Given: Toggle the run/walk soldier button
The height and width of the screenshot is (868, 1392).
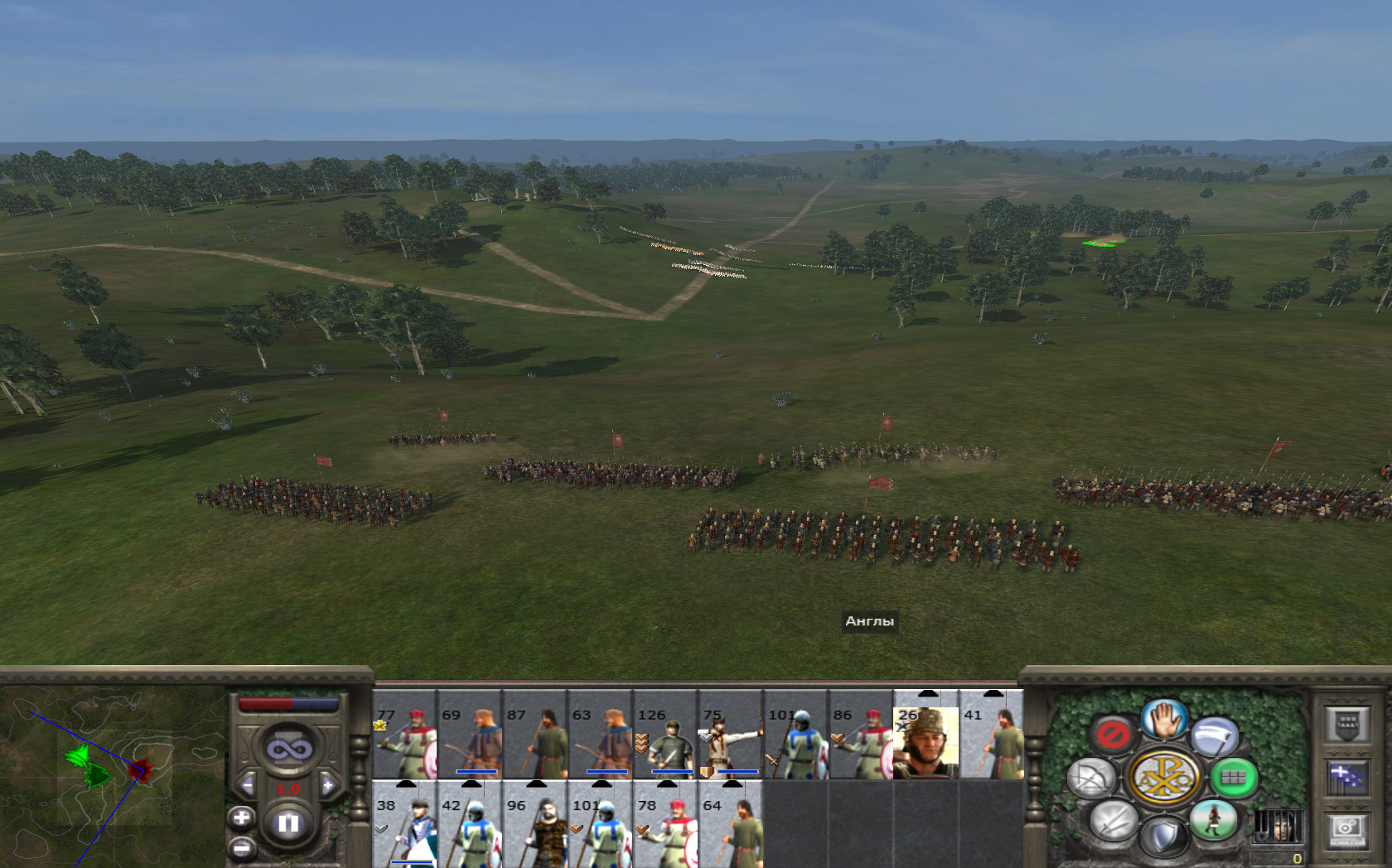Looking at the screenshot, I should pos(1214,819).
